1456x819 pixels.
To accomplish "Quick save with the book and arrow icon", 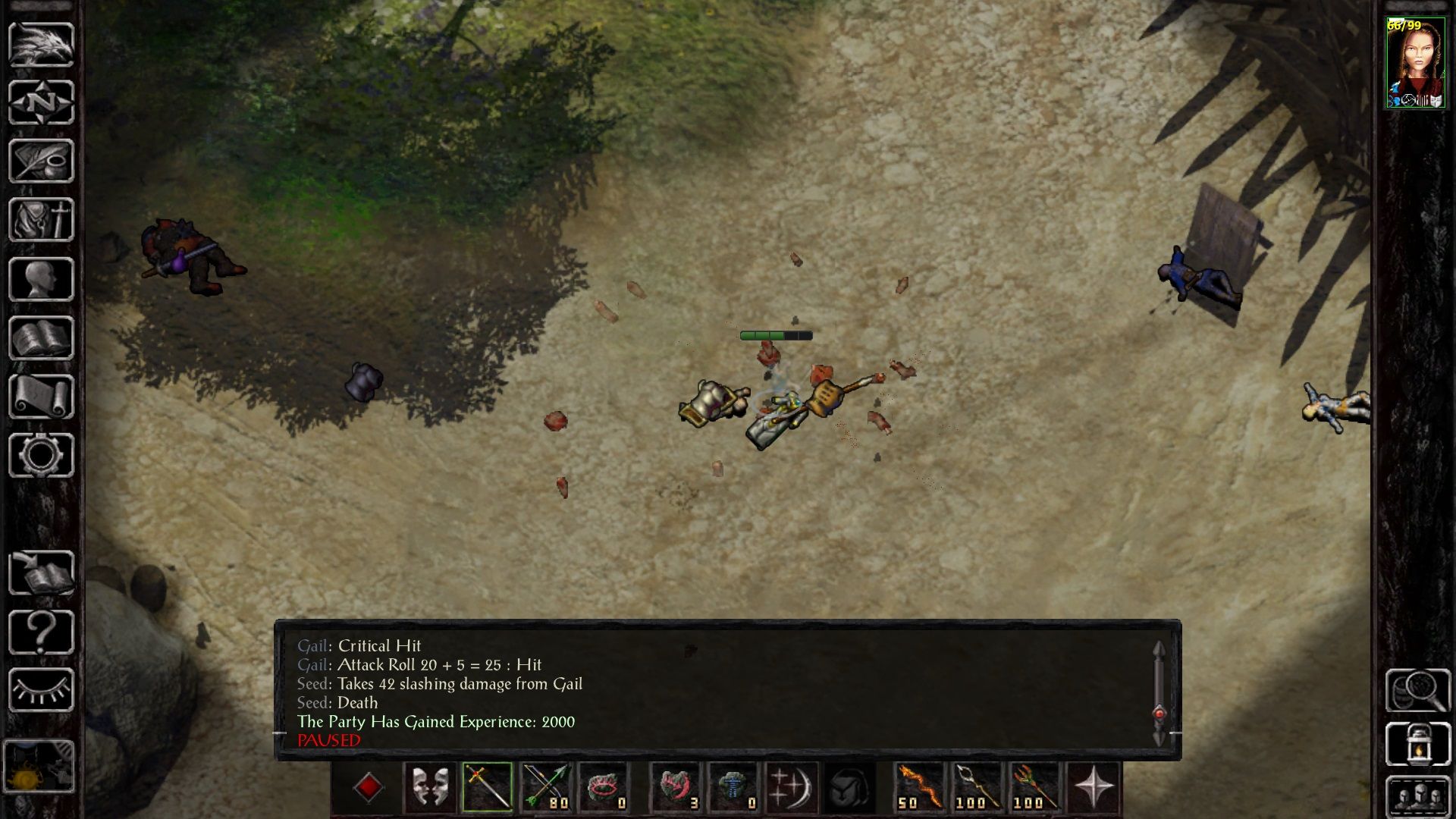I will point(41,573).
